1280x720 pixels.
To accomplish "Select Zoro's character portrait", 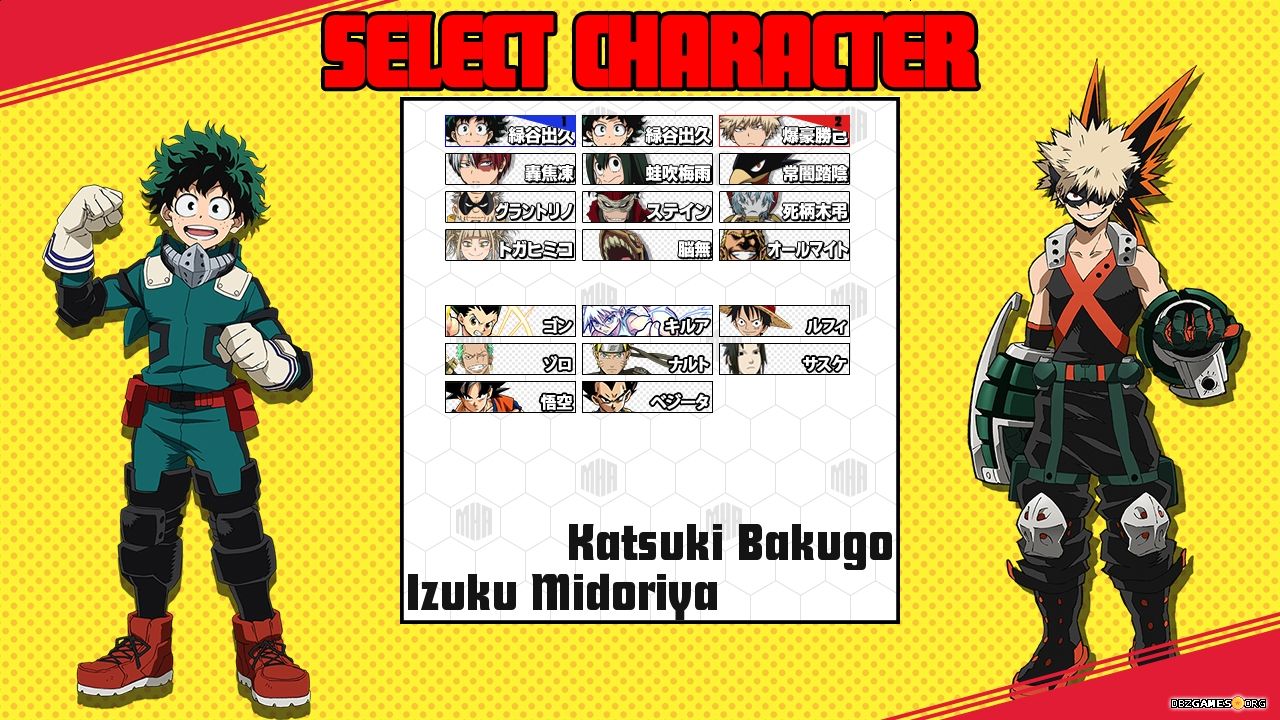I will click(x=510, y=361).
